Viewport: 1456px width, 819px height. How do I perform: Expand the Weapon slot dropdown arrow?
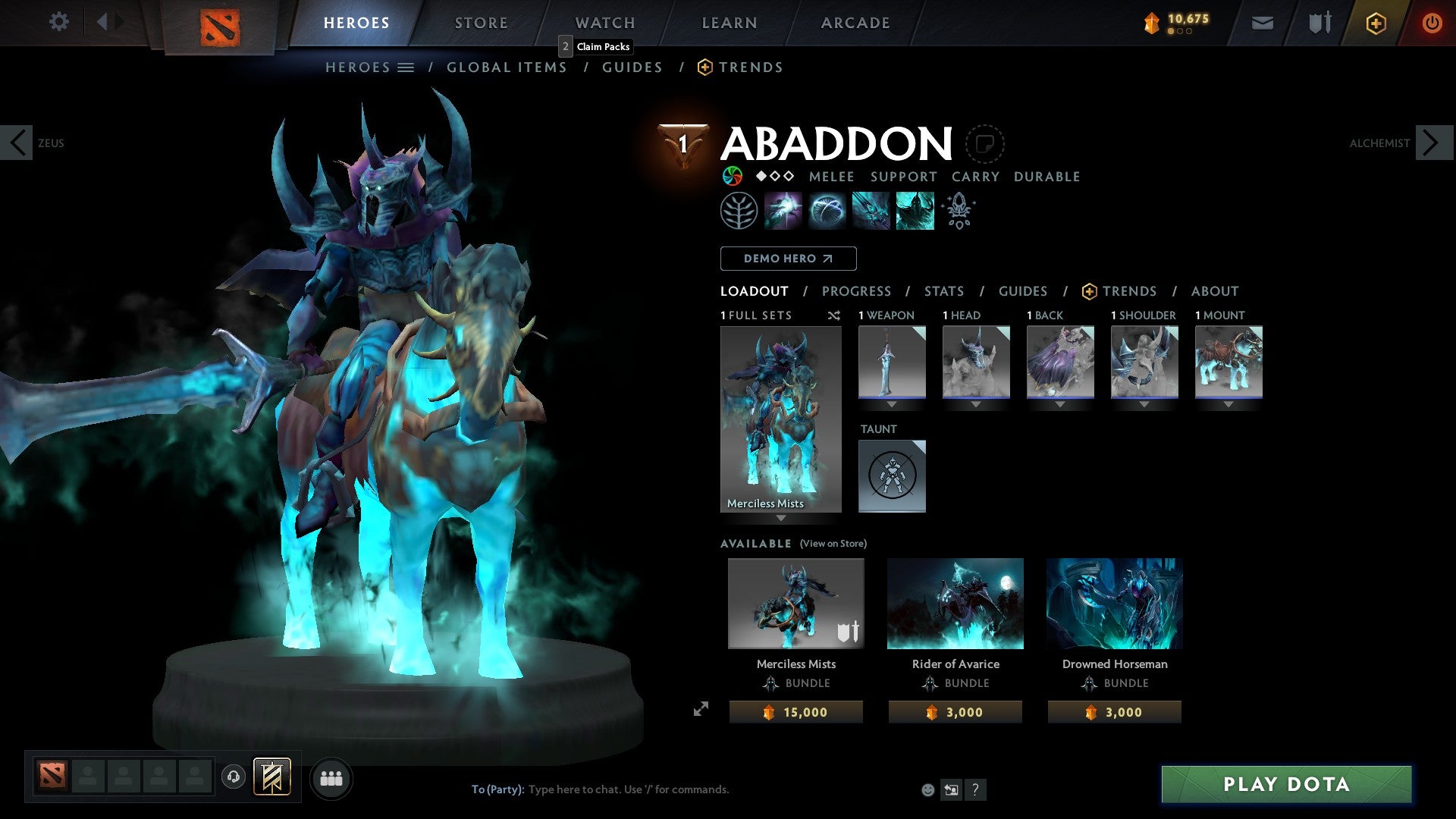click(891, 404)
